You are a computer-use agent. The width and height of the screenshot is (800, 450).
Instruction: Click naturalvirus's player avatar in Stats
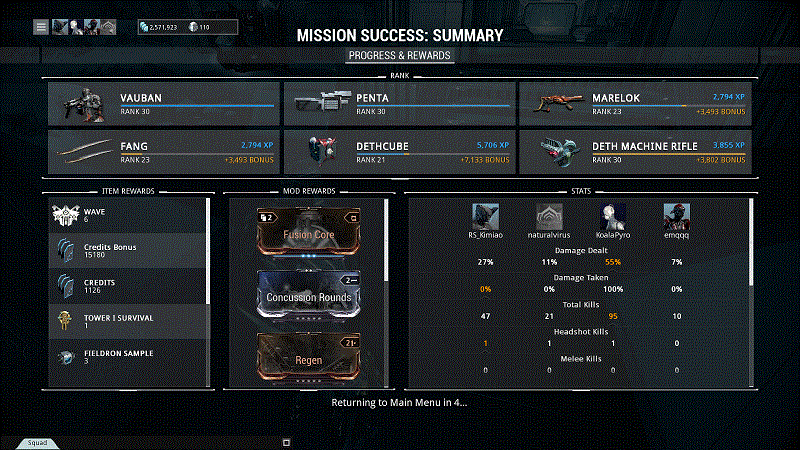tap(549, 216)
